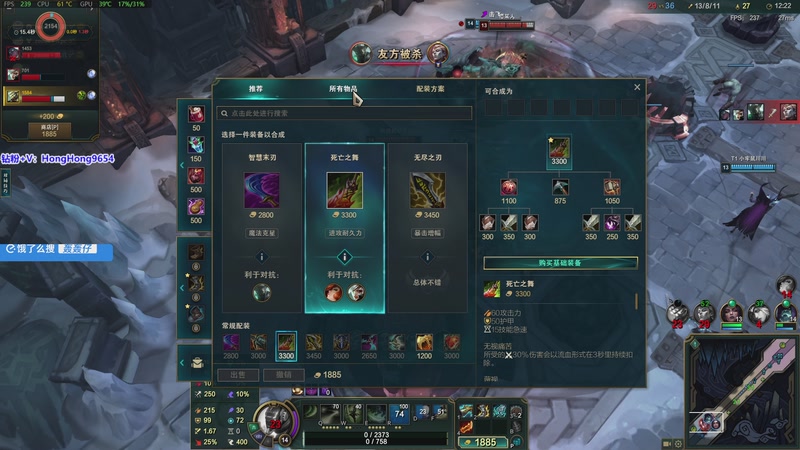Open the 推荐 recommended tab
This screenshot has height=450, width=800.
(x=256, y=89)
